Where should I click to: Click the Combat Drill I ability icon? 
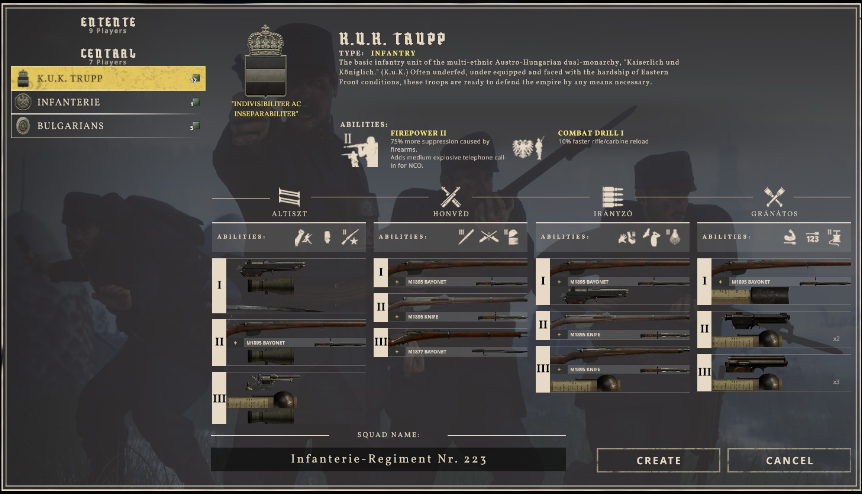tap(527, 149)
